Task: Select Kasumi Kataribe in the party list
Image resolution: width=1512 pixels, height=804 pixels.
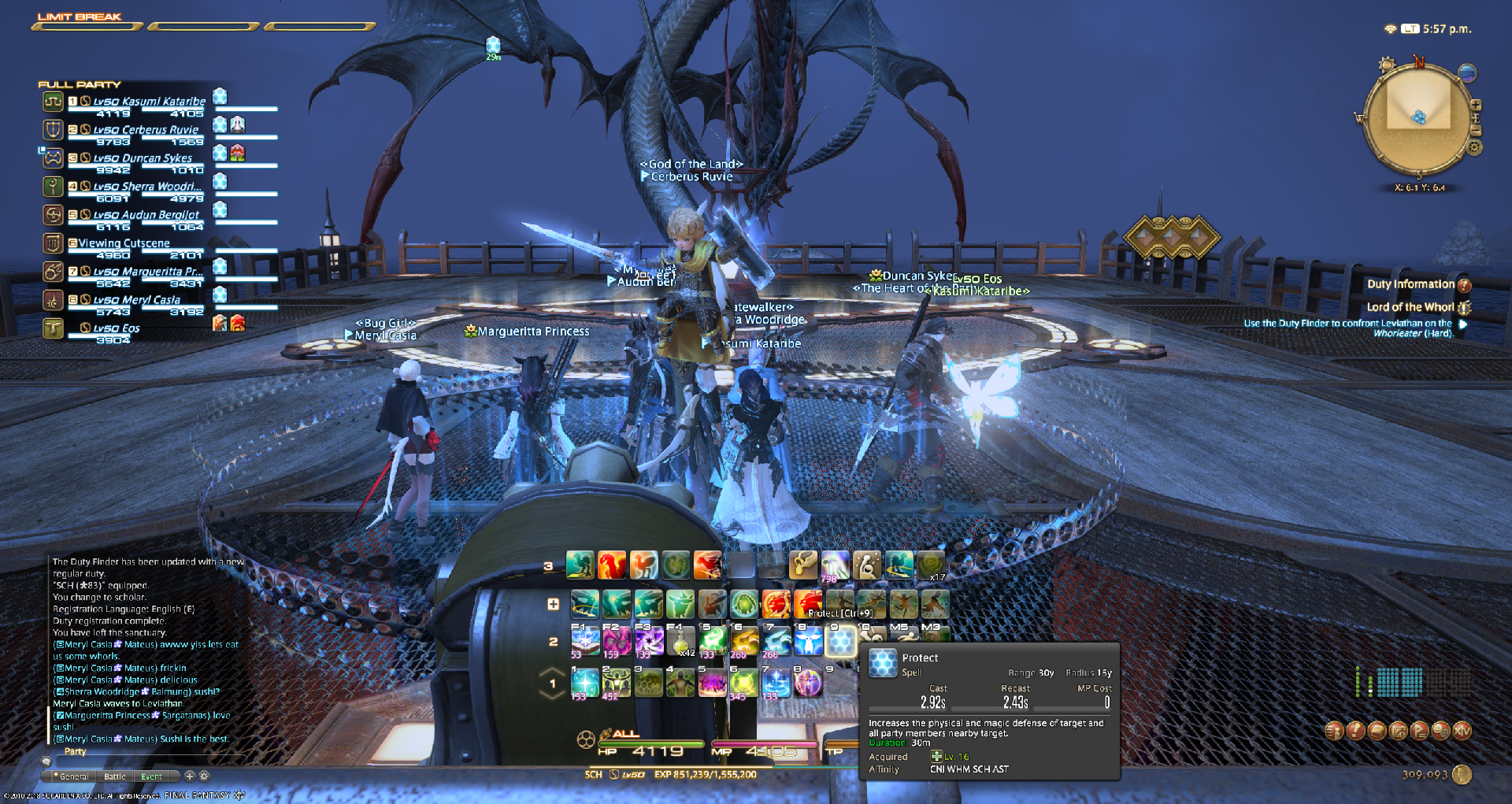Action: [x=149, y=102]
